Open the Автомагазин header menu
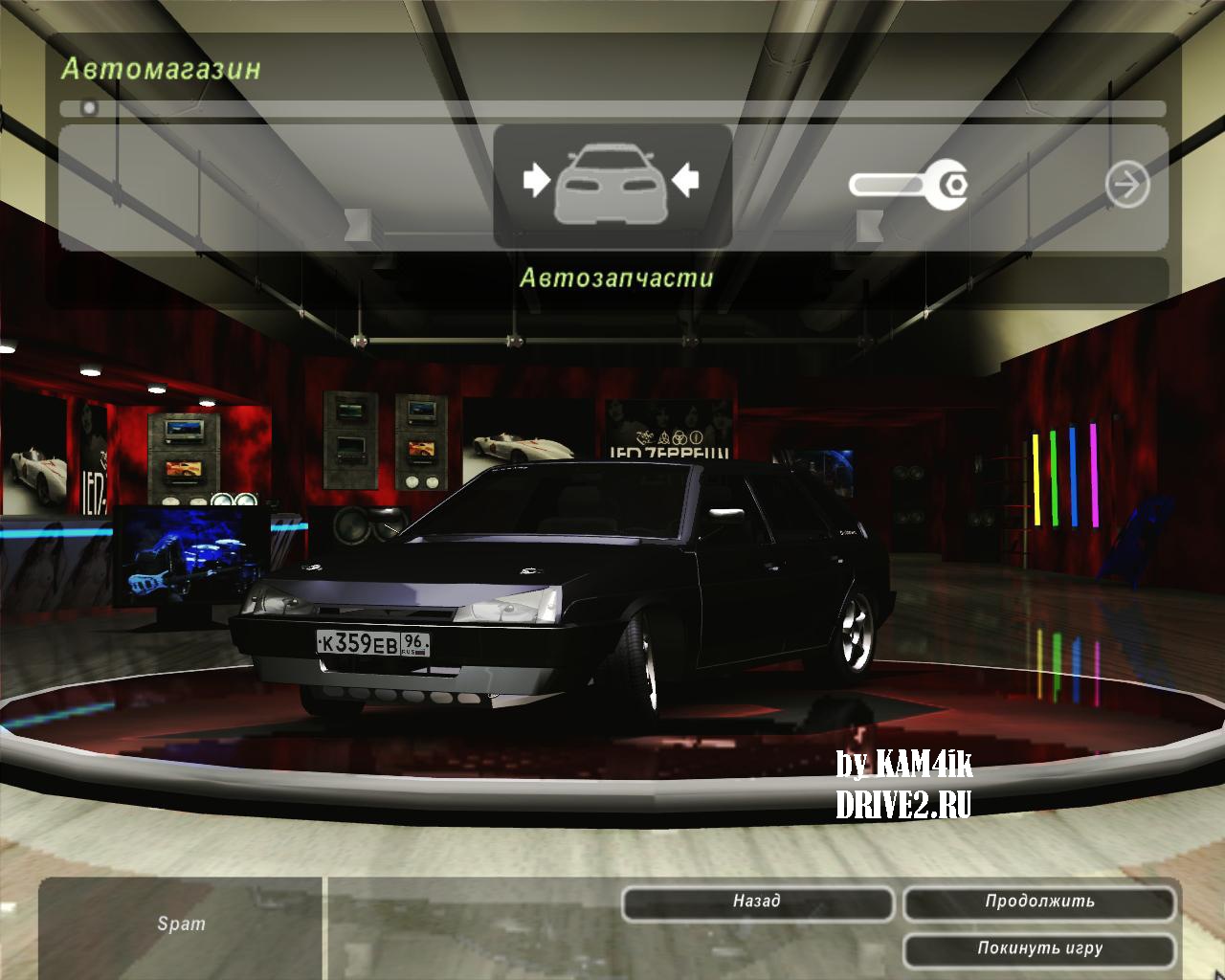 pyautogui.click(x=161, y=67)
